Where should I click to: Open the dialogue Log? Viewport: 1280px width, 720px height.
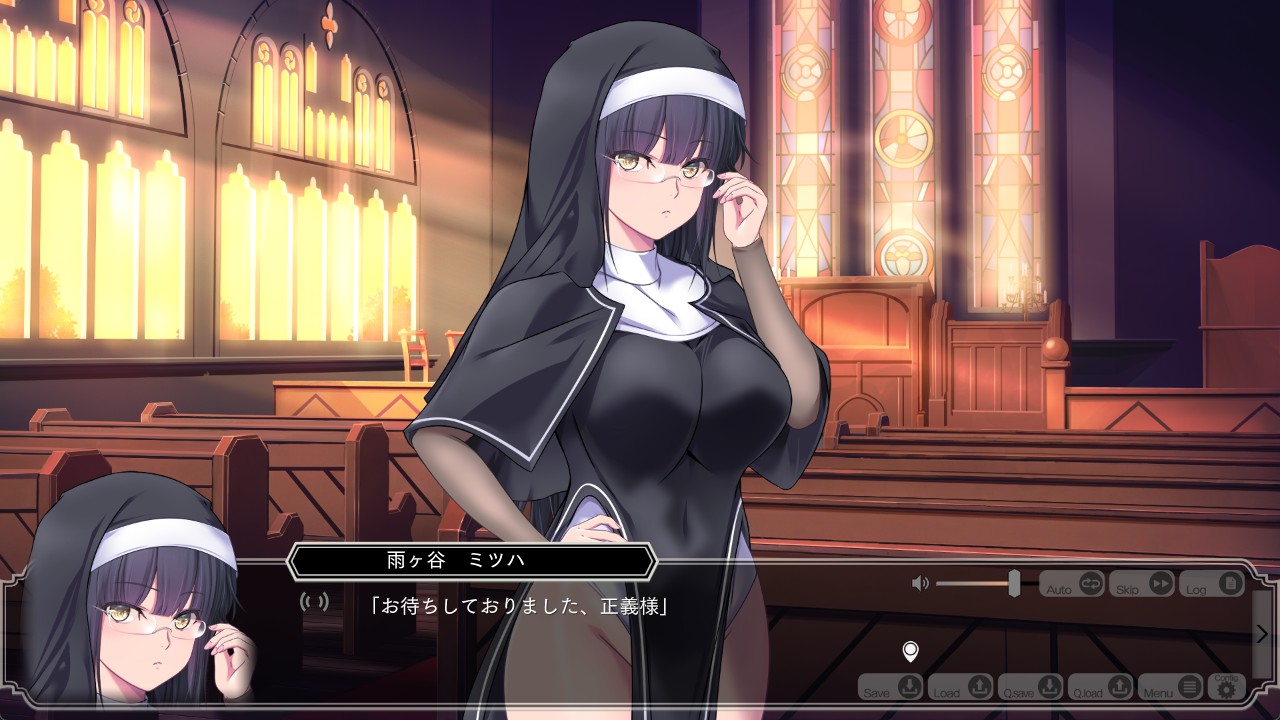tap(1212, 584)
